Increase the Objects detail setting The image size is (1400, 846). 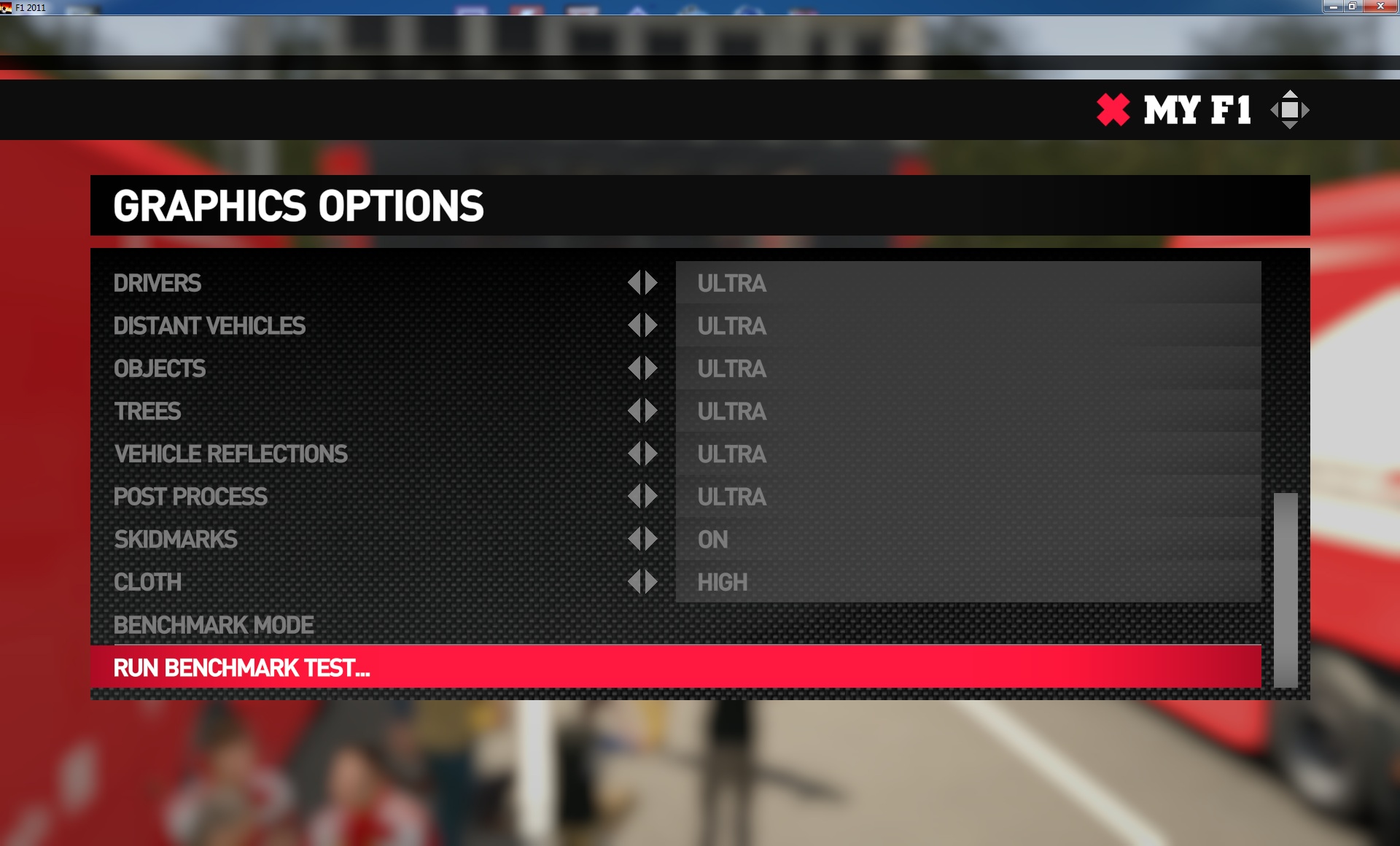point(651,368)
